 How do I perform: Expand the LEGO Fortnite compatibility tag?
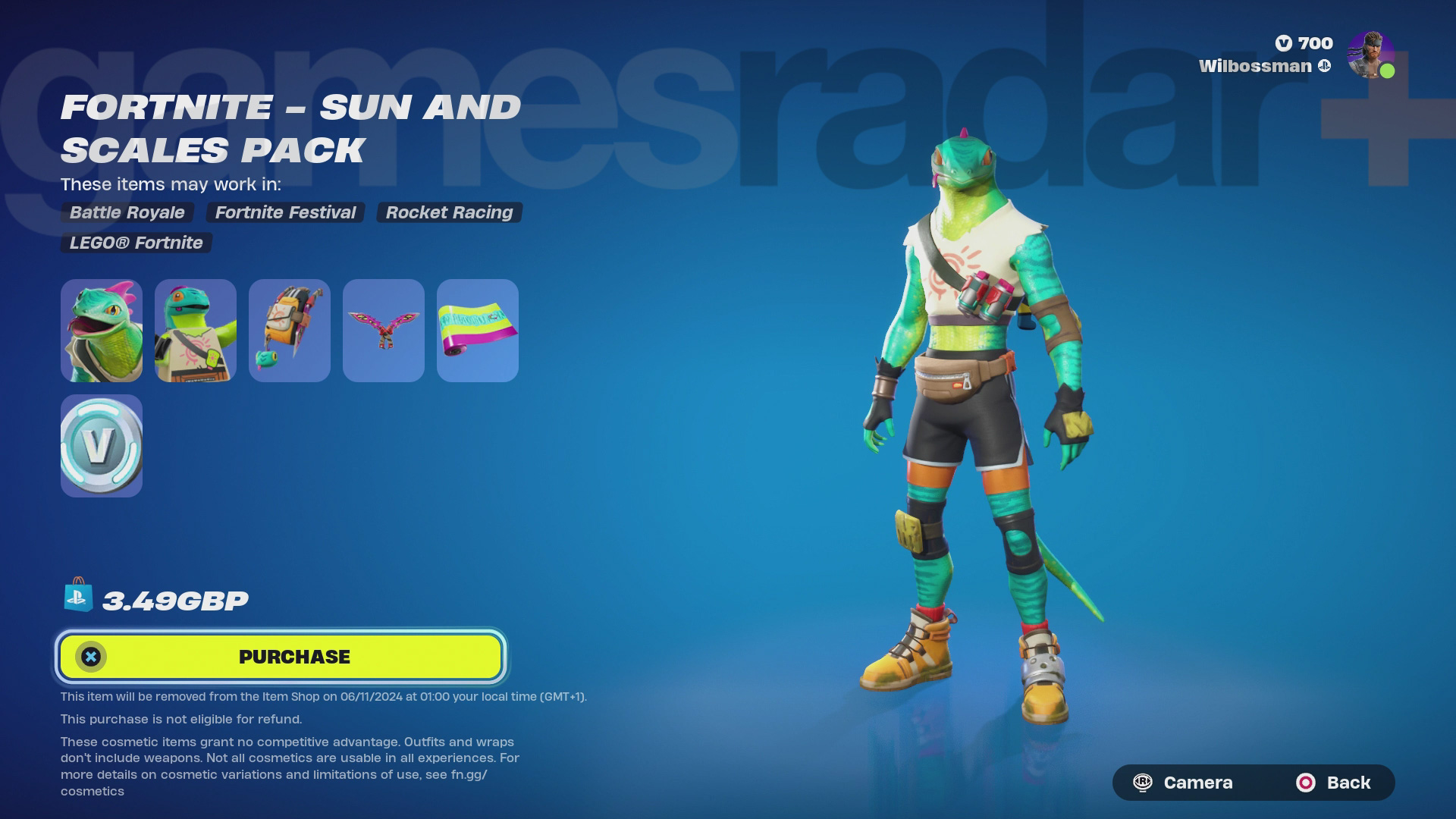[x=135, y=243]
